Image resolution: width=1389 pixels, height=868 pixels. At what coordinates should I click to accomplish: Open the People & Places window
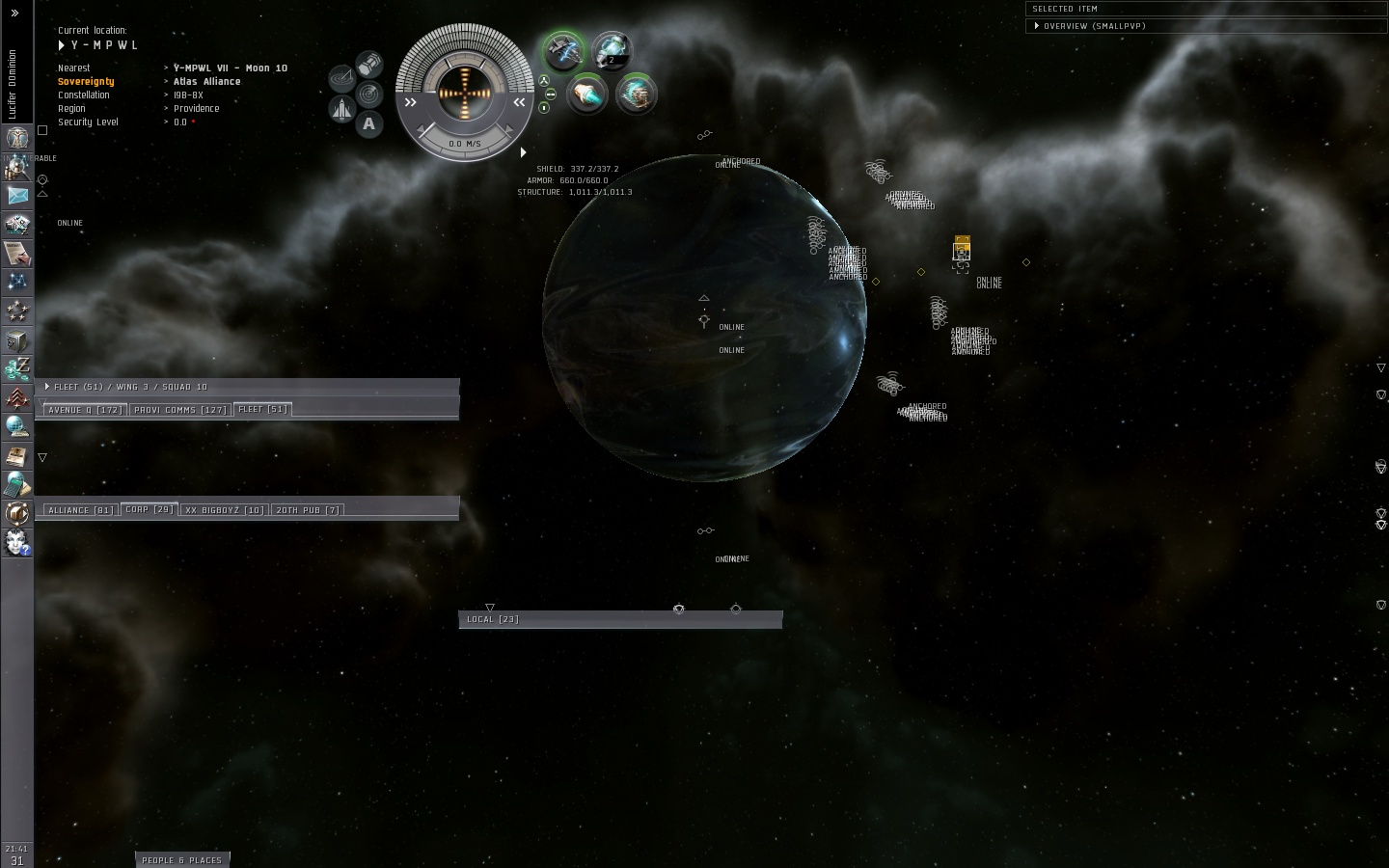181,859
